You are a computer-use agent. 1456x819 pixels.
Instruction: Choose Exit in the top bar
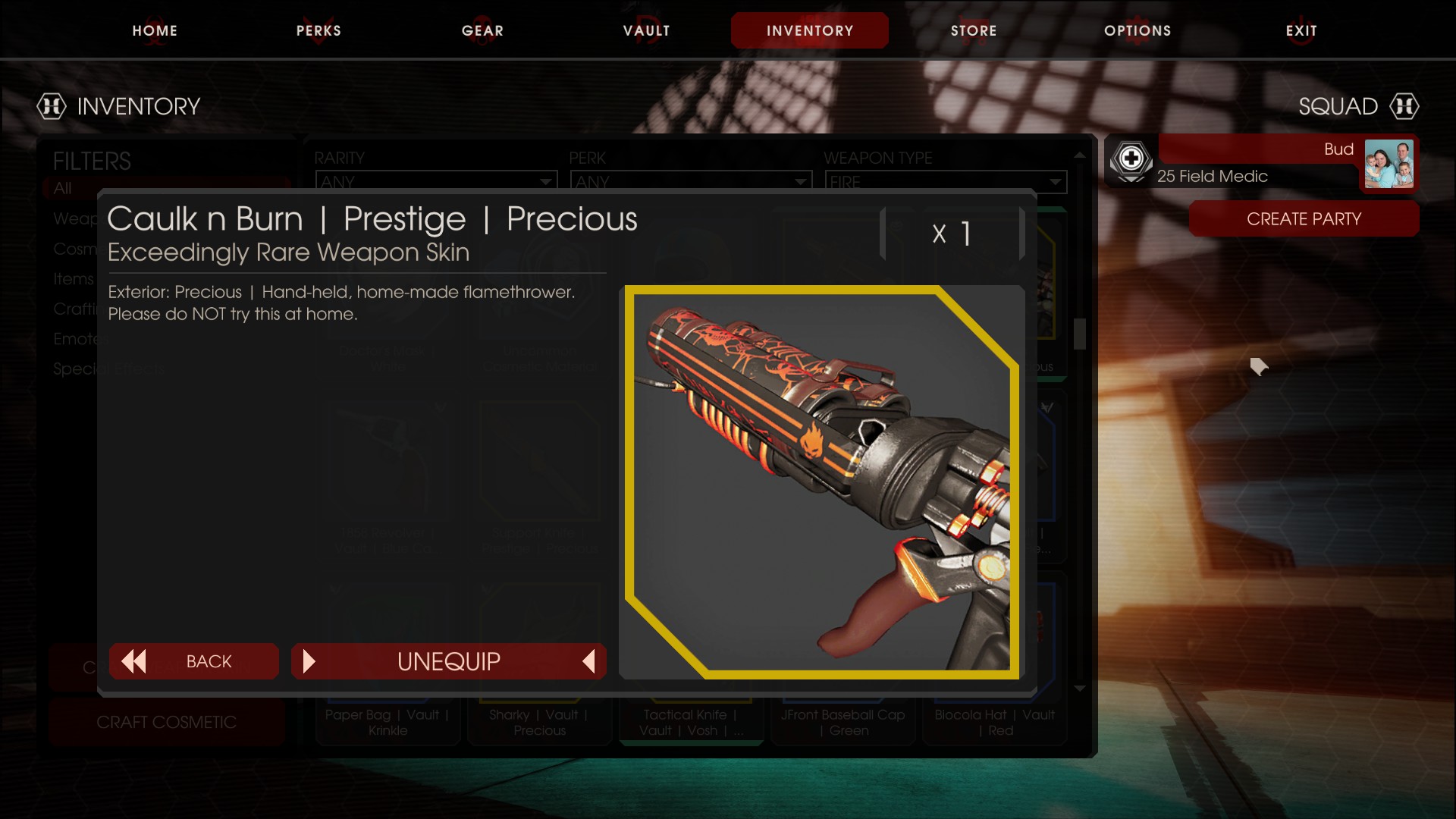tap(1301, 31)
